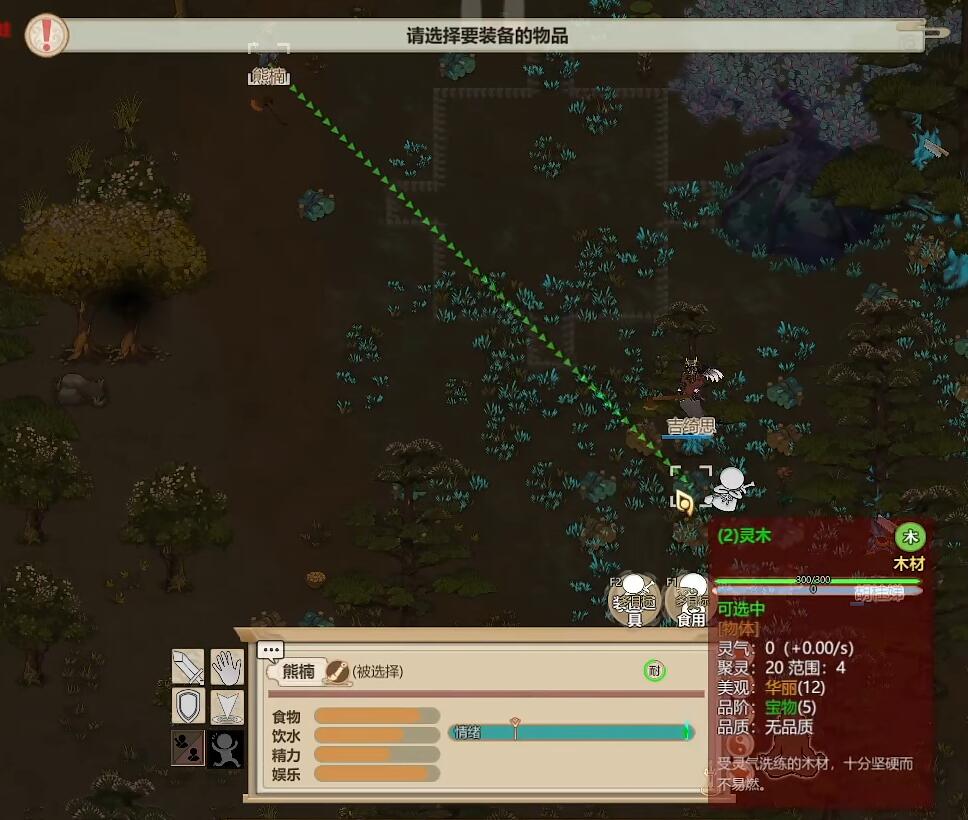Select the sword attack command icon
This screenshot has height=820, width=968.
click(188, 666)
